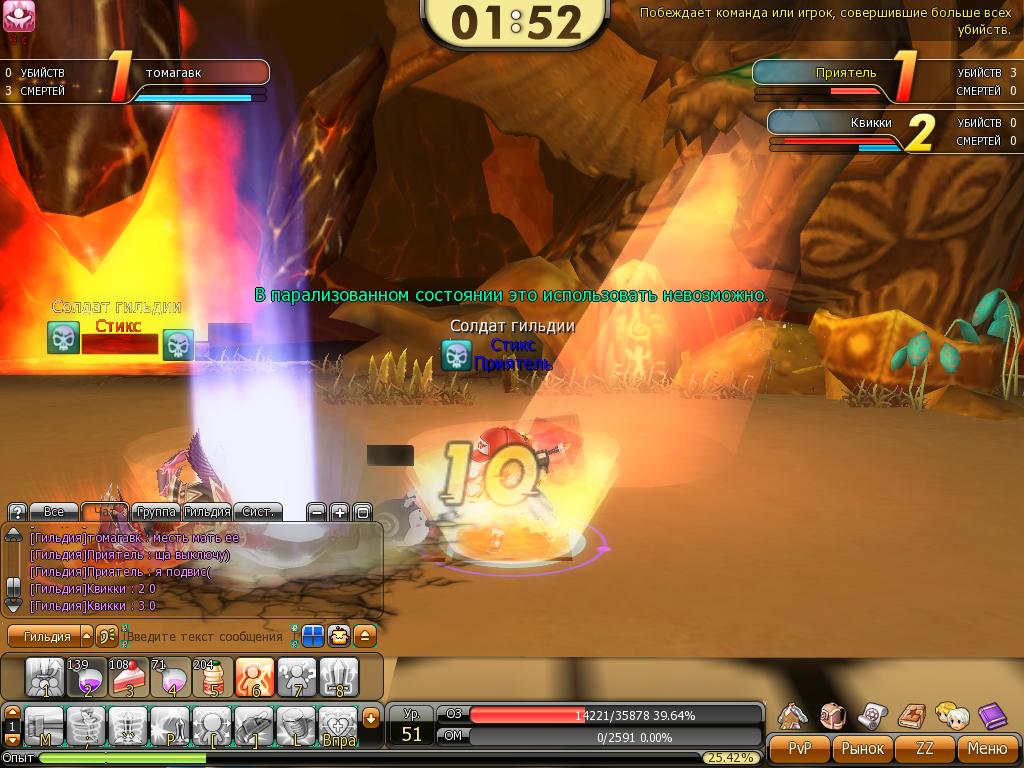Activate the orange highlighted skill in slot 6
The width and height of the screenshot is (1024, 768).
tap(254, 677)
